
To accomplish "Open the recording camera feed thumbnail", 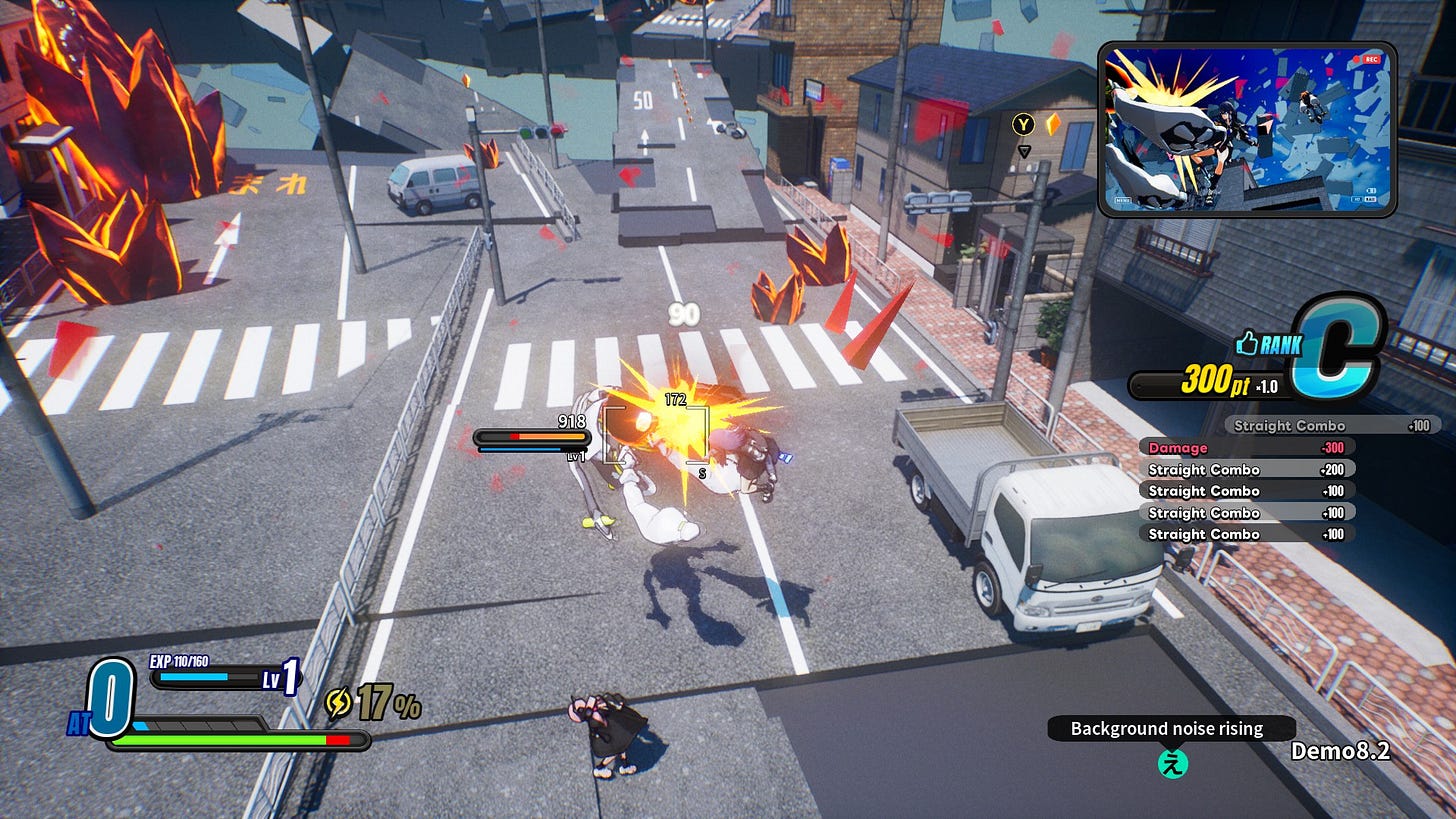I will point(1246,129).
